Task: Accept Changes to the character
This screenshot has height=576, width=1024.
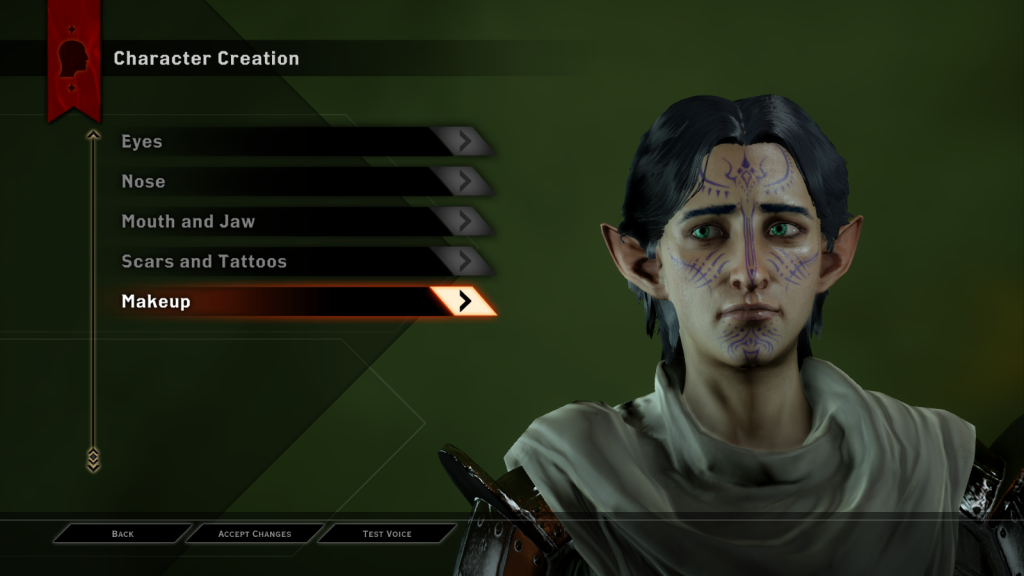Action: tap(255, 534)
